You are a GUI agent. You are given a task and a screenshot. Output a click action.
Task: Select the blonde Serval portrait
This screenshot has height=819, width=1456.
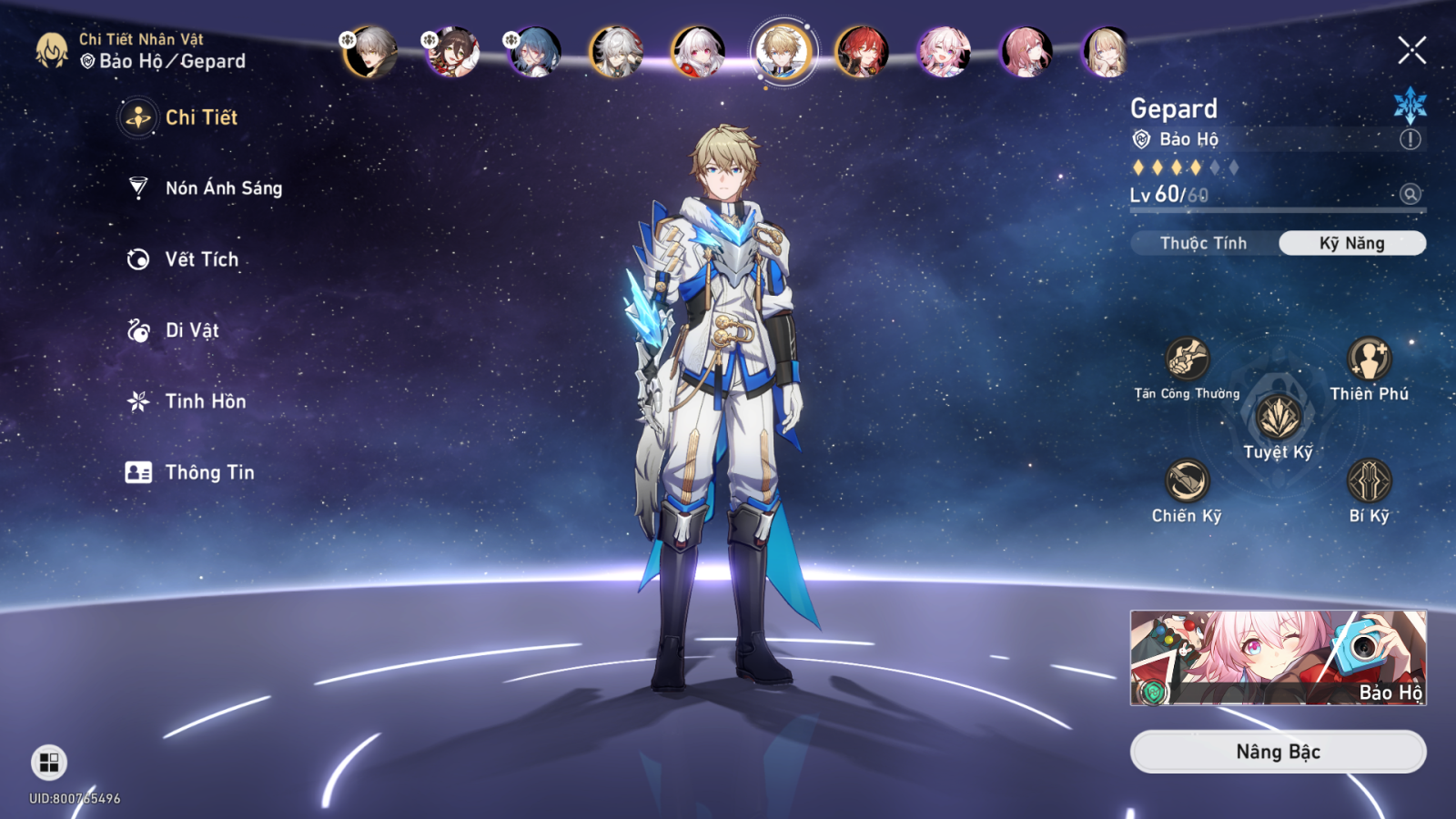1107,52
